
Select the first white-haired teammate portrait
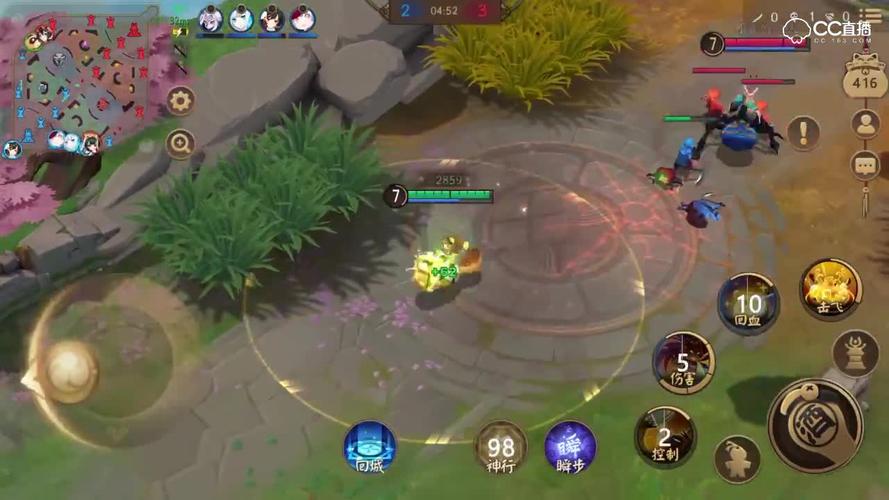pyautogui.click(x=211, y=18)
